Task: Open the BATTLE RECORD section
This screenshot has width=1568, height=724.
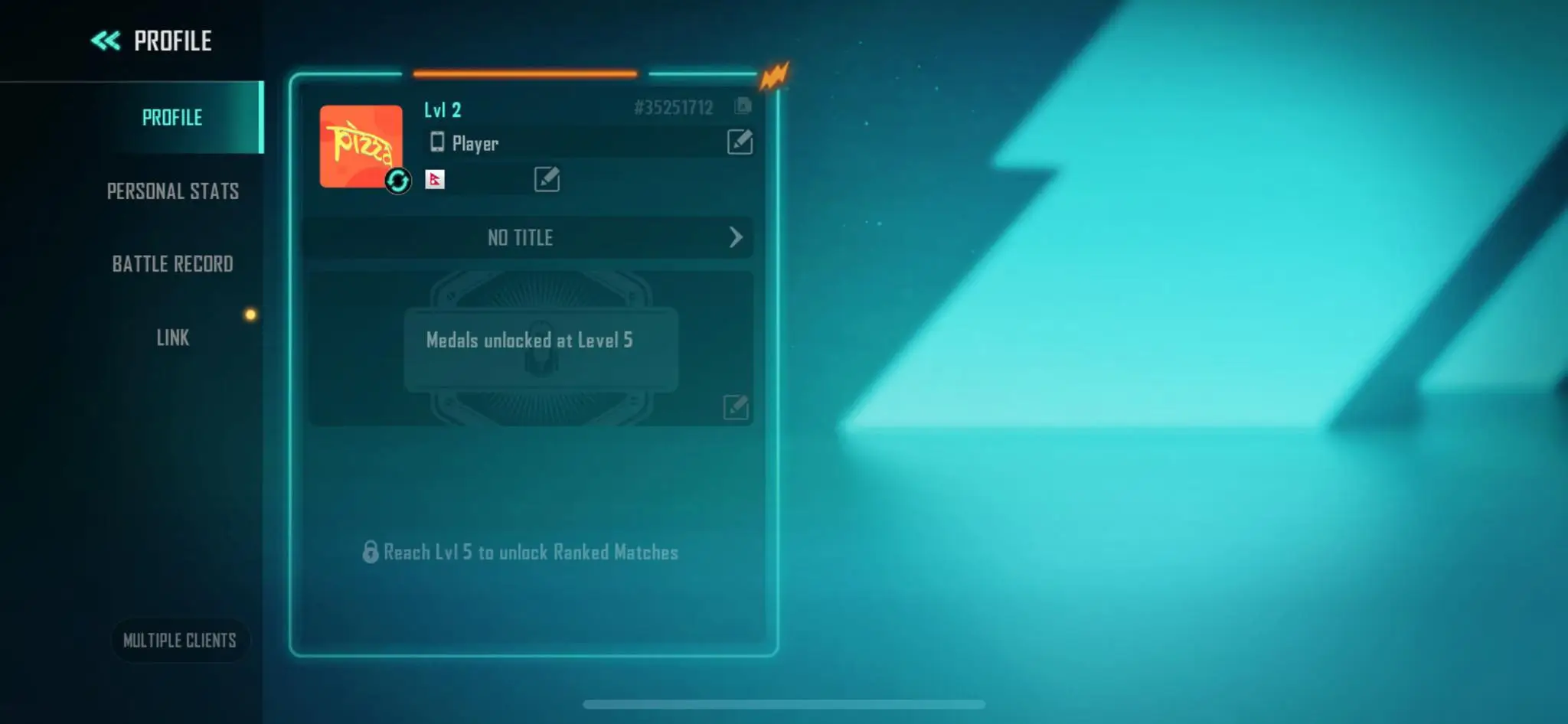Action: pos(173,264)
